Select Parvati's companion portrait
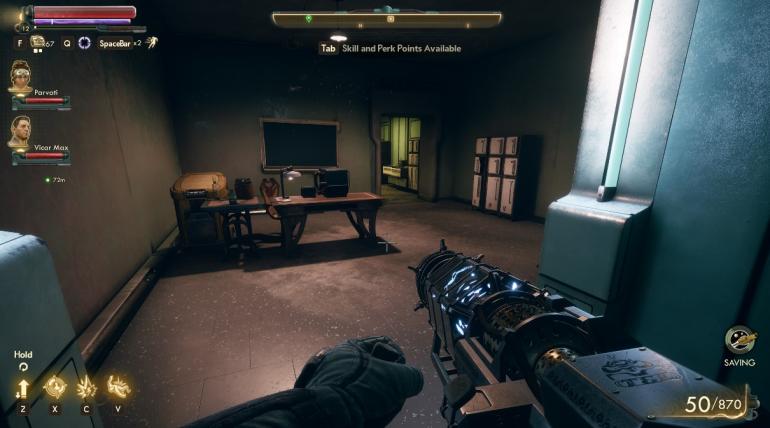This screenshot has width=770, height=428. (x=21, y=77)
